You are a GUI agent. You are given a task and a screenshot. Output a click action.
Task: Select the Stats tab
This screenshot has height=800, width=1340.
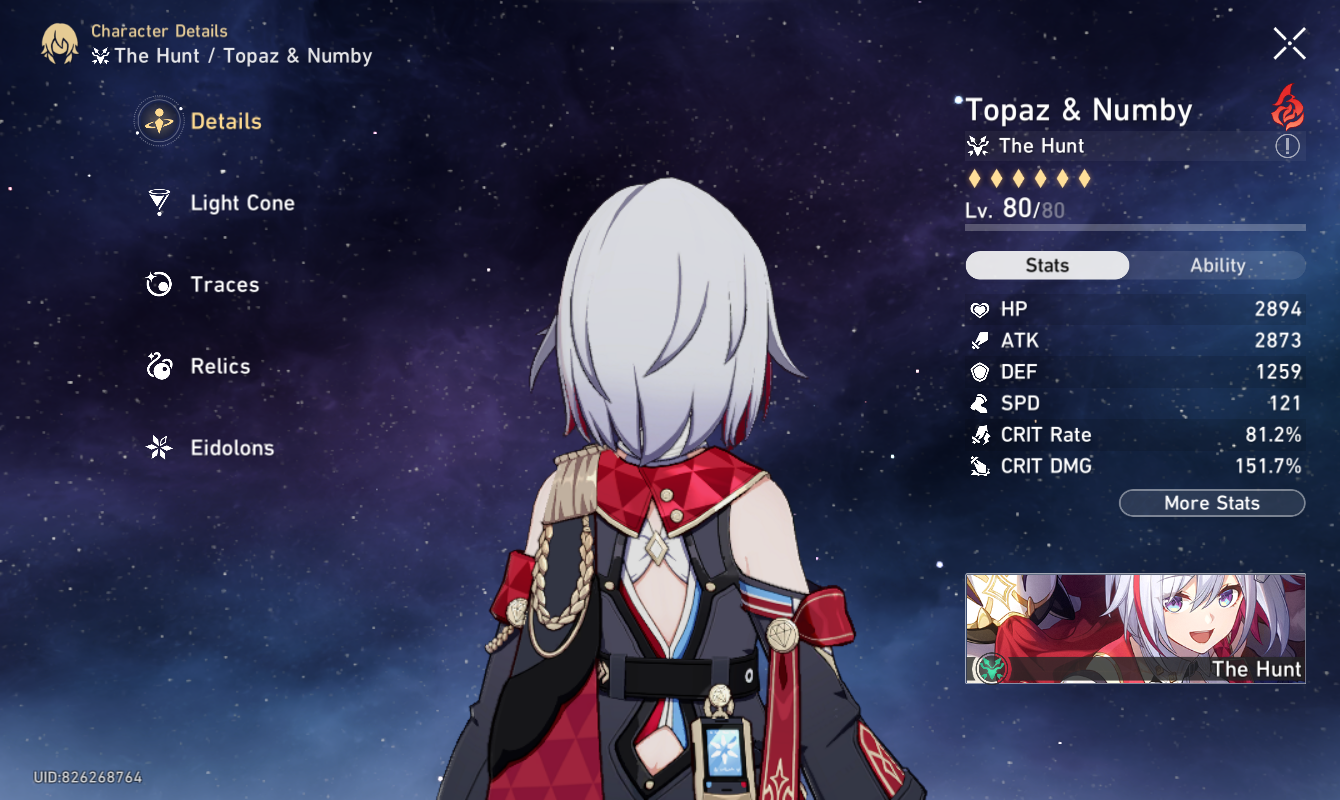tap(1046, 265)
